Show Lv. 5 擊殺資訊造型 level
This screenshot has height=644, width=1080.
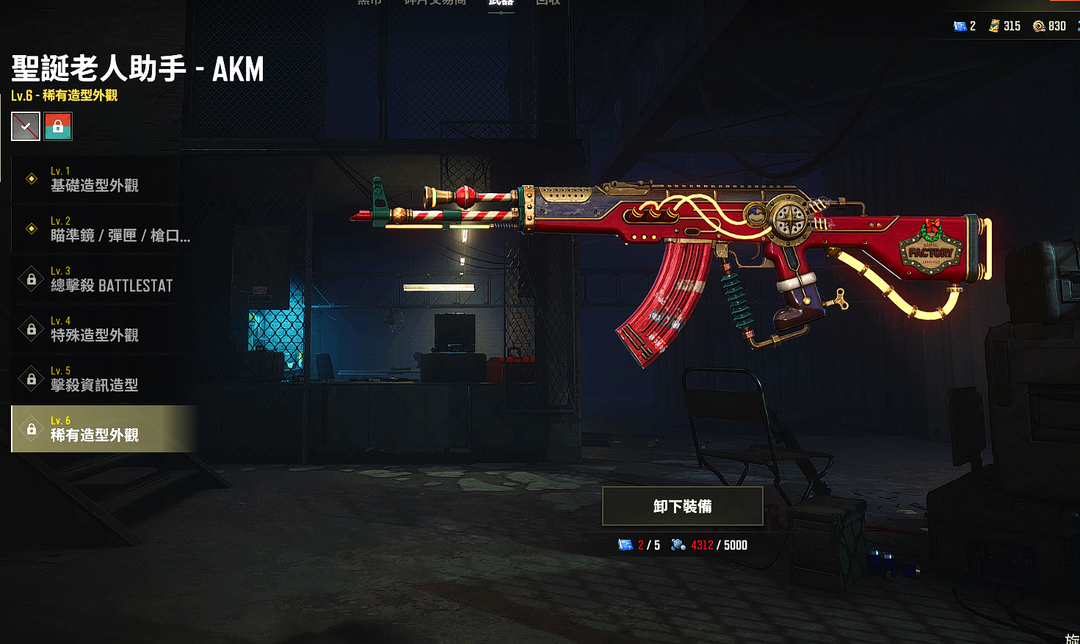100,379
